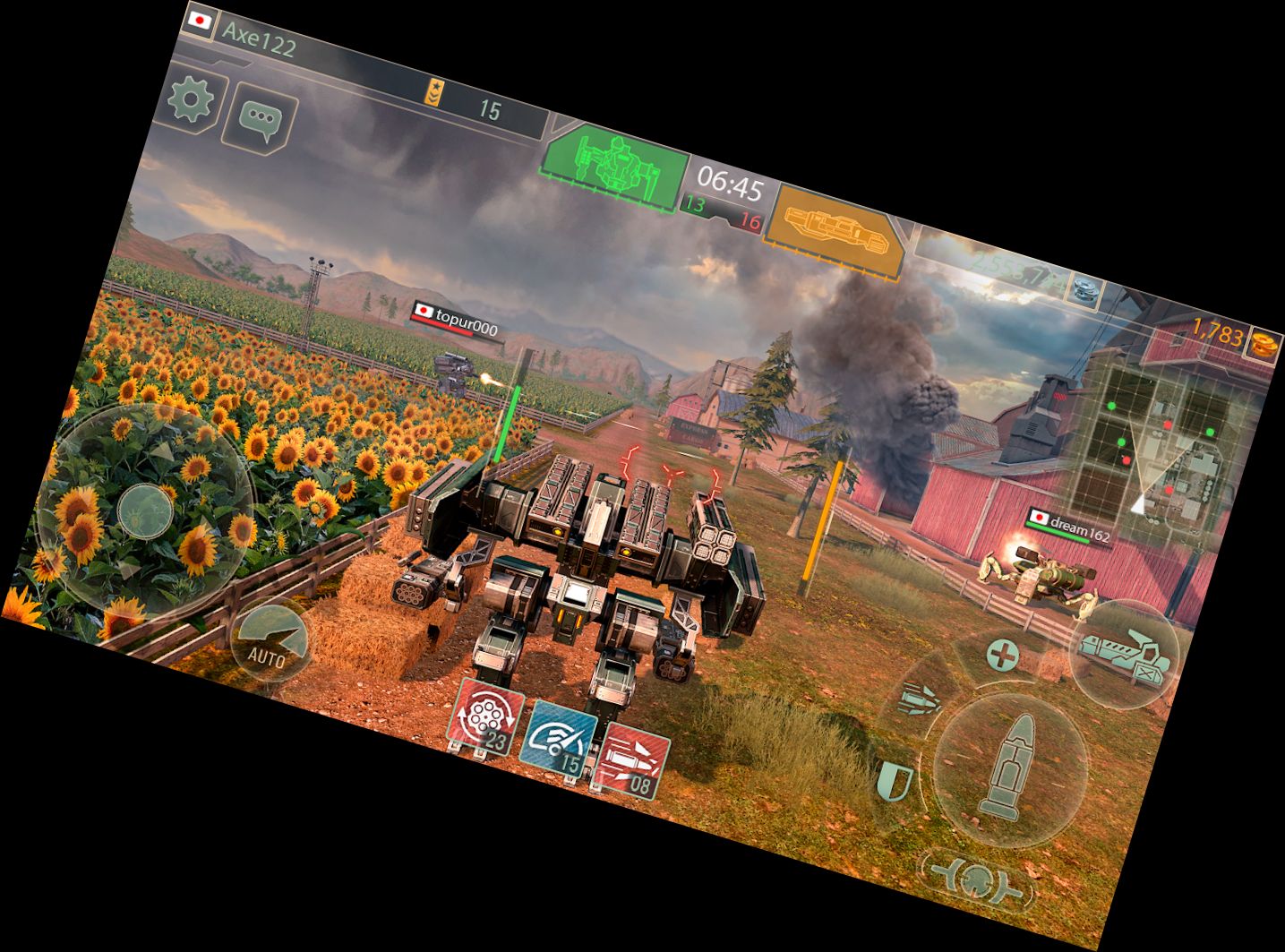This screenshot has height=952, width=1285.
Task: Open the chat speech bubble
Action: (x=261, y=120)
